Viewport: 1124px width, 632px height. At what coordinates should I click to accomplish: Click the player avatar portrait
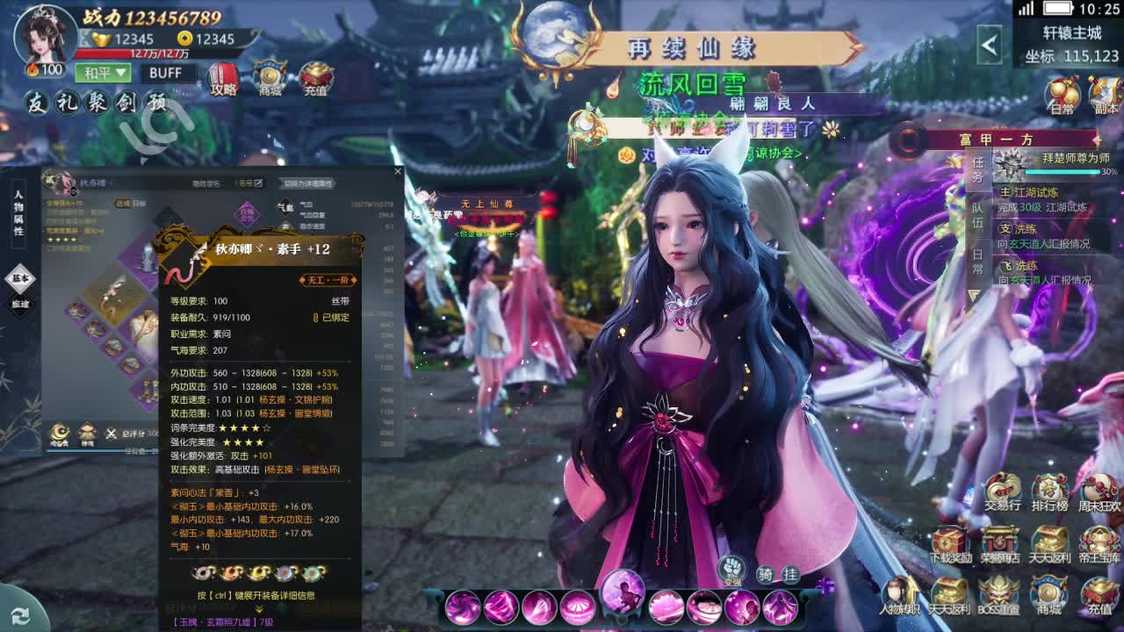tap(45, 35)
